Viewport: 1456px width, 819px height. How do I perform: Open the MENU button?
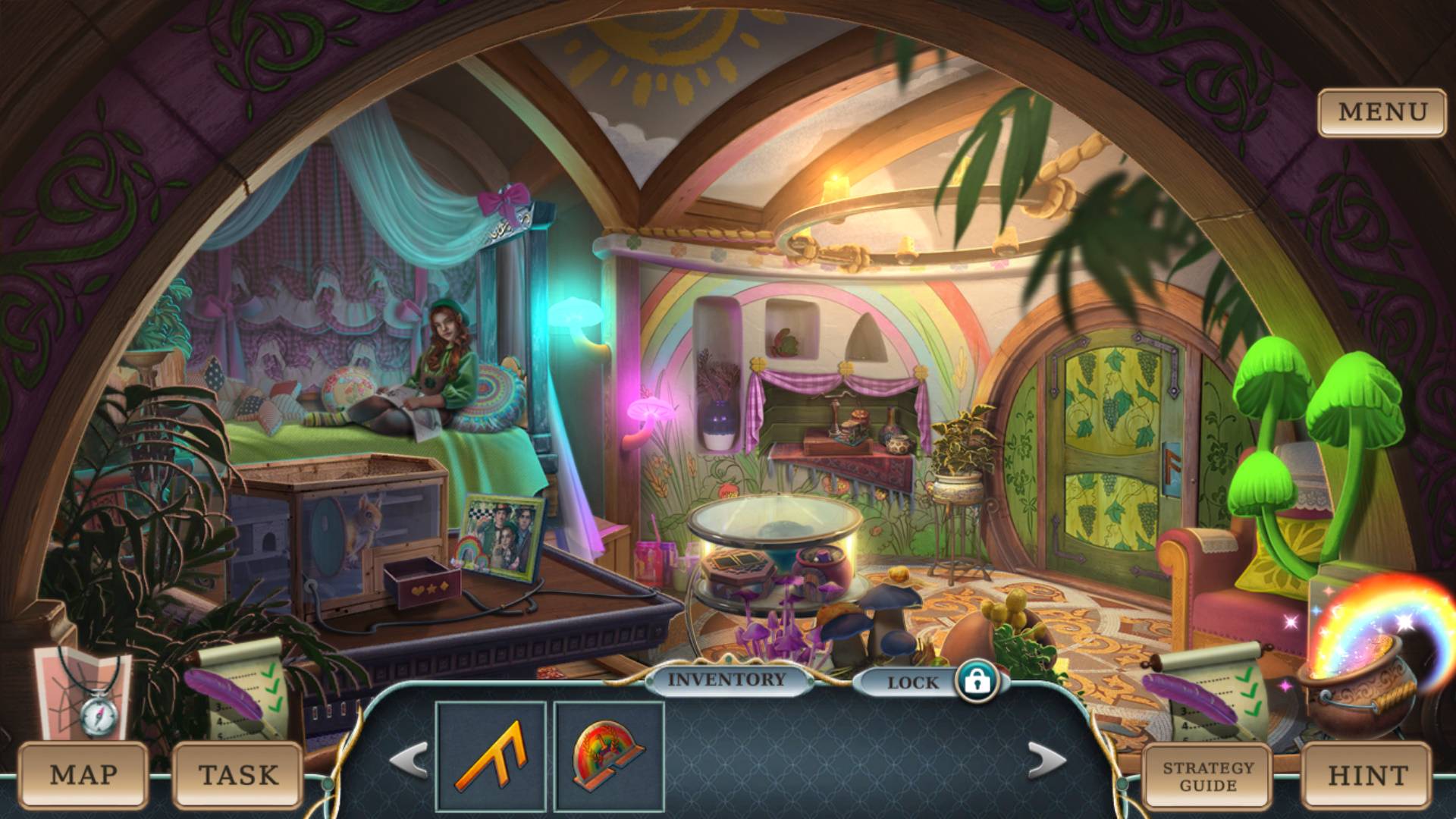(x=1382, y=112)
